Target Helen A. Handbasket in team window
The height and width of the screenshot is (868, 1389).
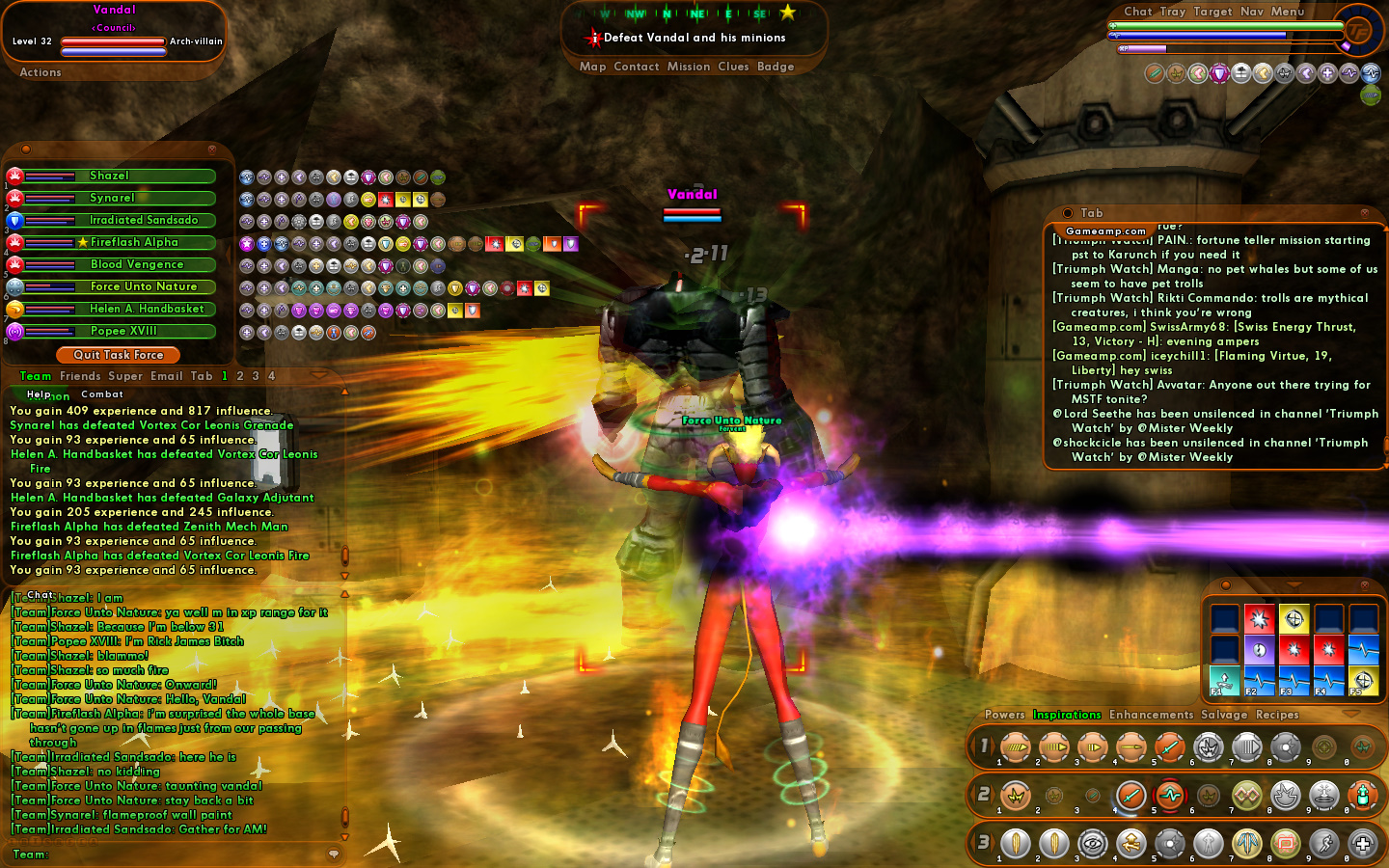click(147, 309)
